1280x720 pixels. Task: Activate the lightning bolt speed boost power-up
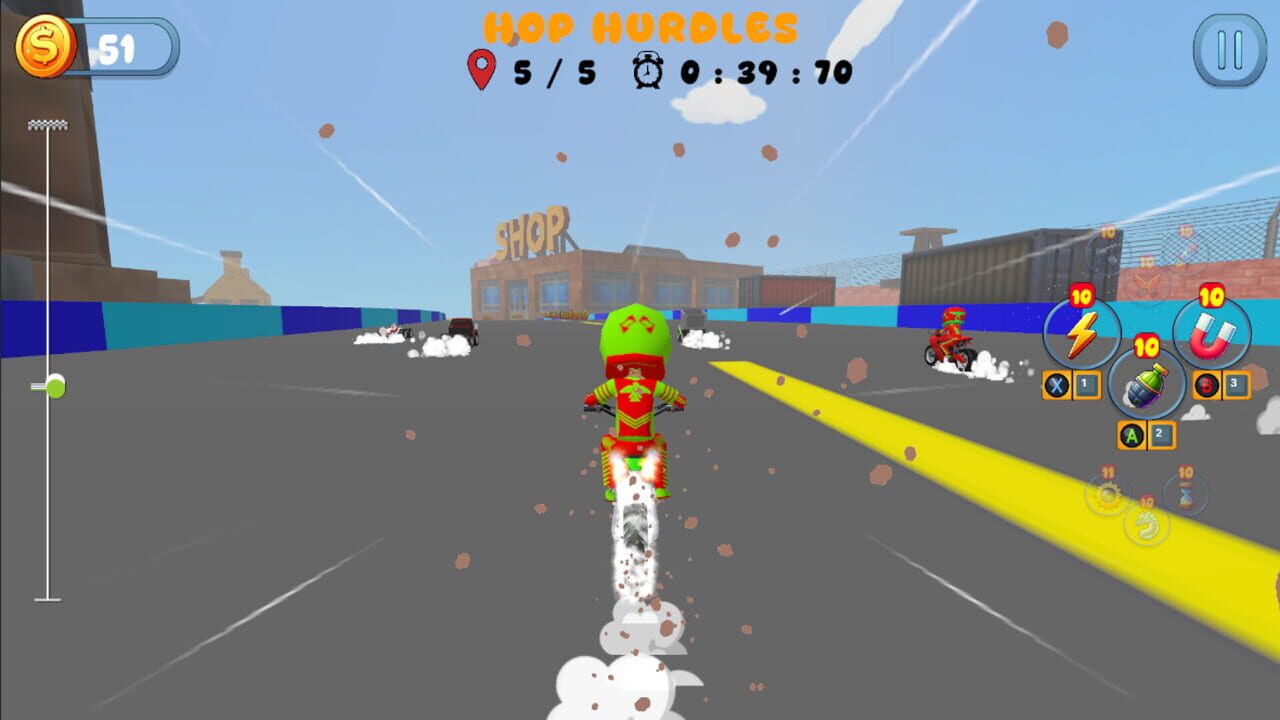pyautogui.click(x=1084, y=335)
